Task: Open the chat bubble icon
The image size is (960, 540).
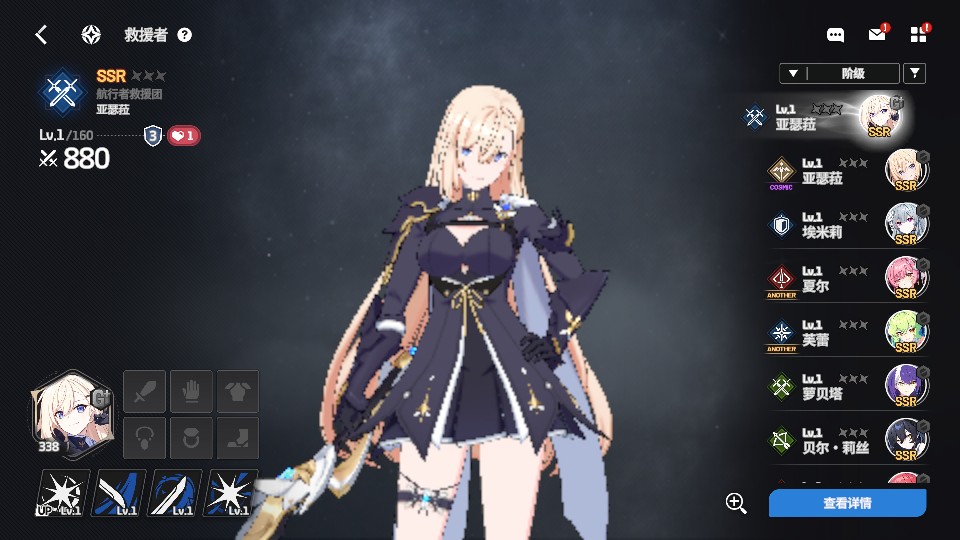Action: point(835,35)
